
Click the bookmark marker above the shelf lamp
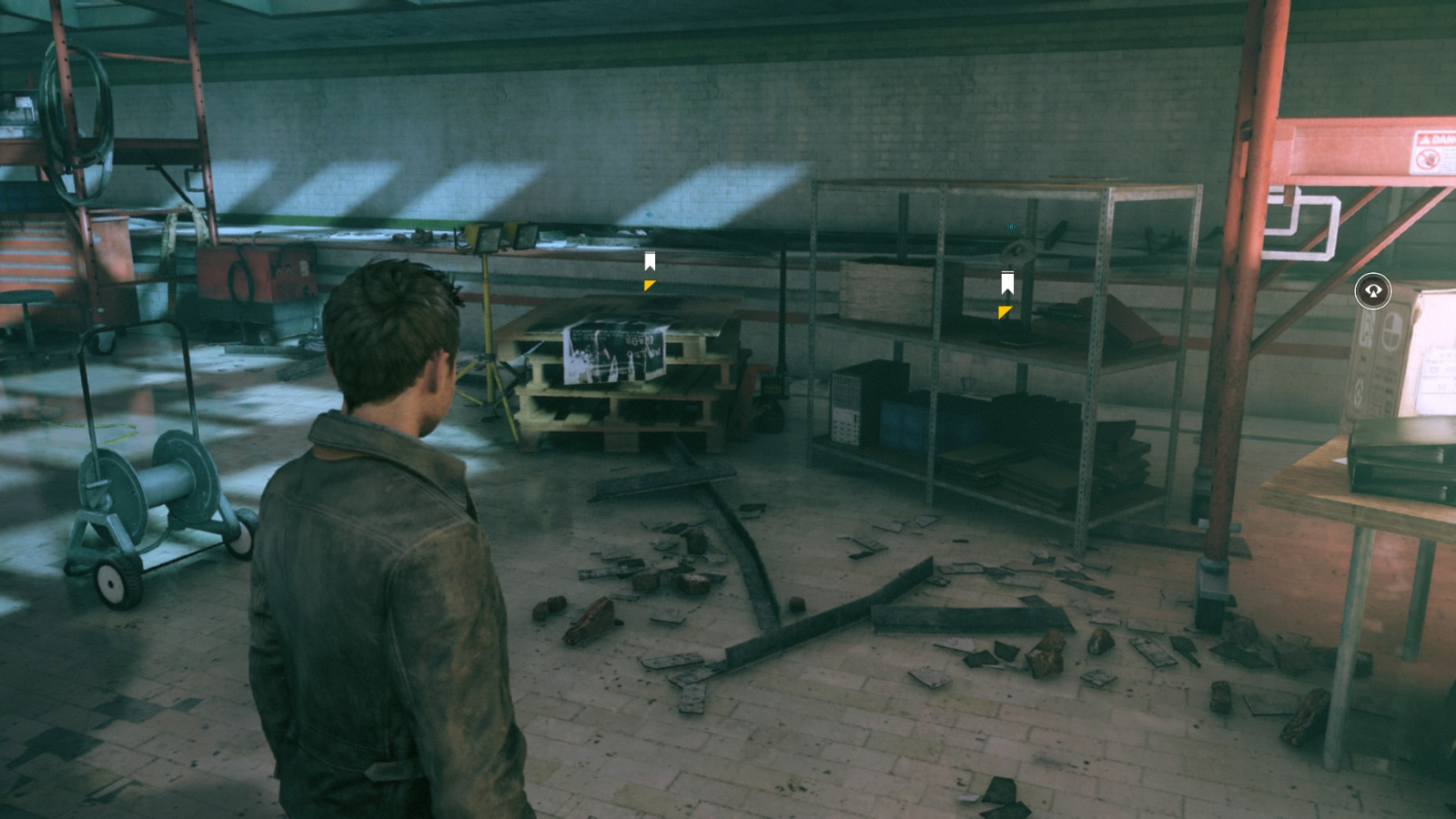pos(1006,280)
